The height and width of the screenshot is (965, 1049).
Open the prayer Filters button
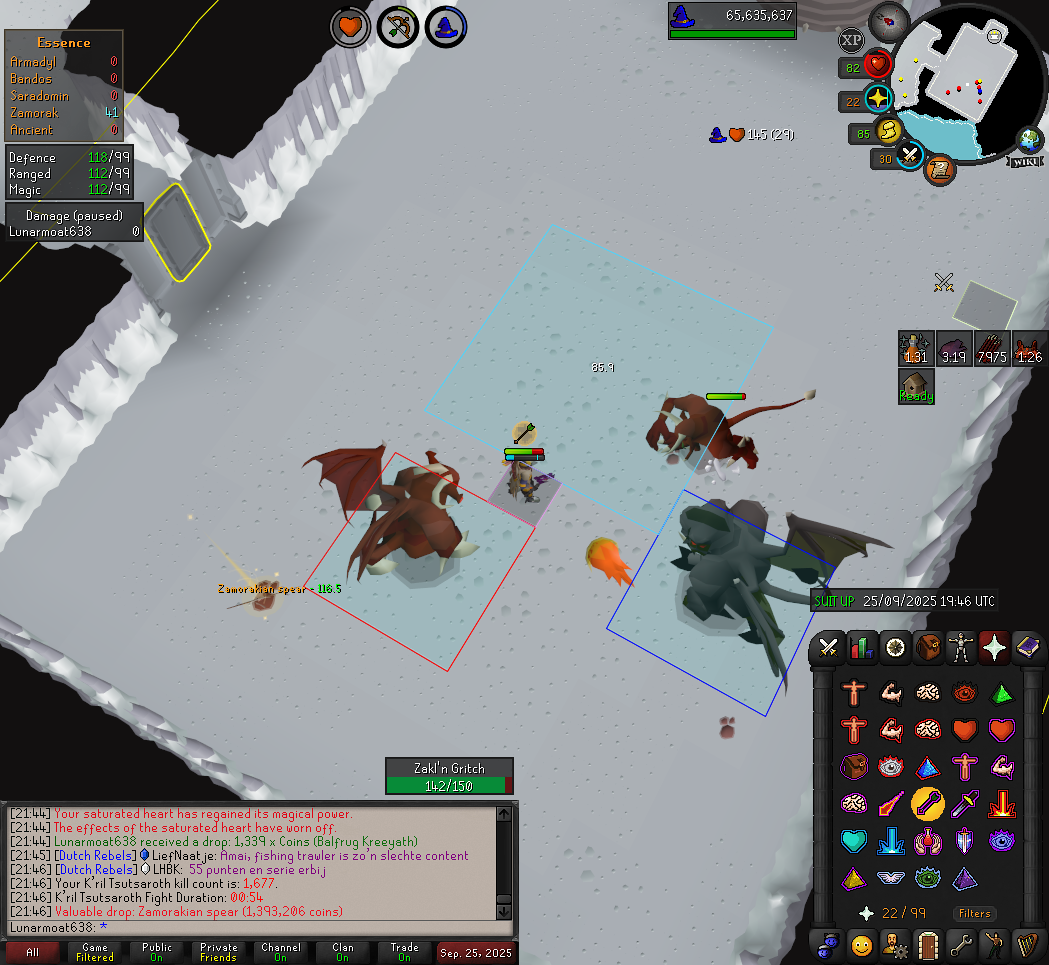[x=974, y=913]
